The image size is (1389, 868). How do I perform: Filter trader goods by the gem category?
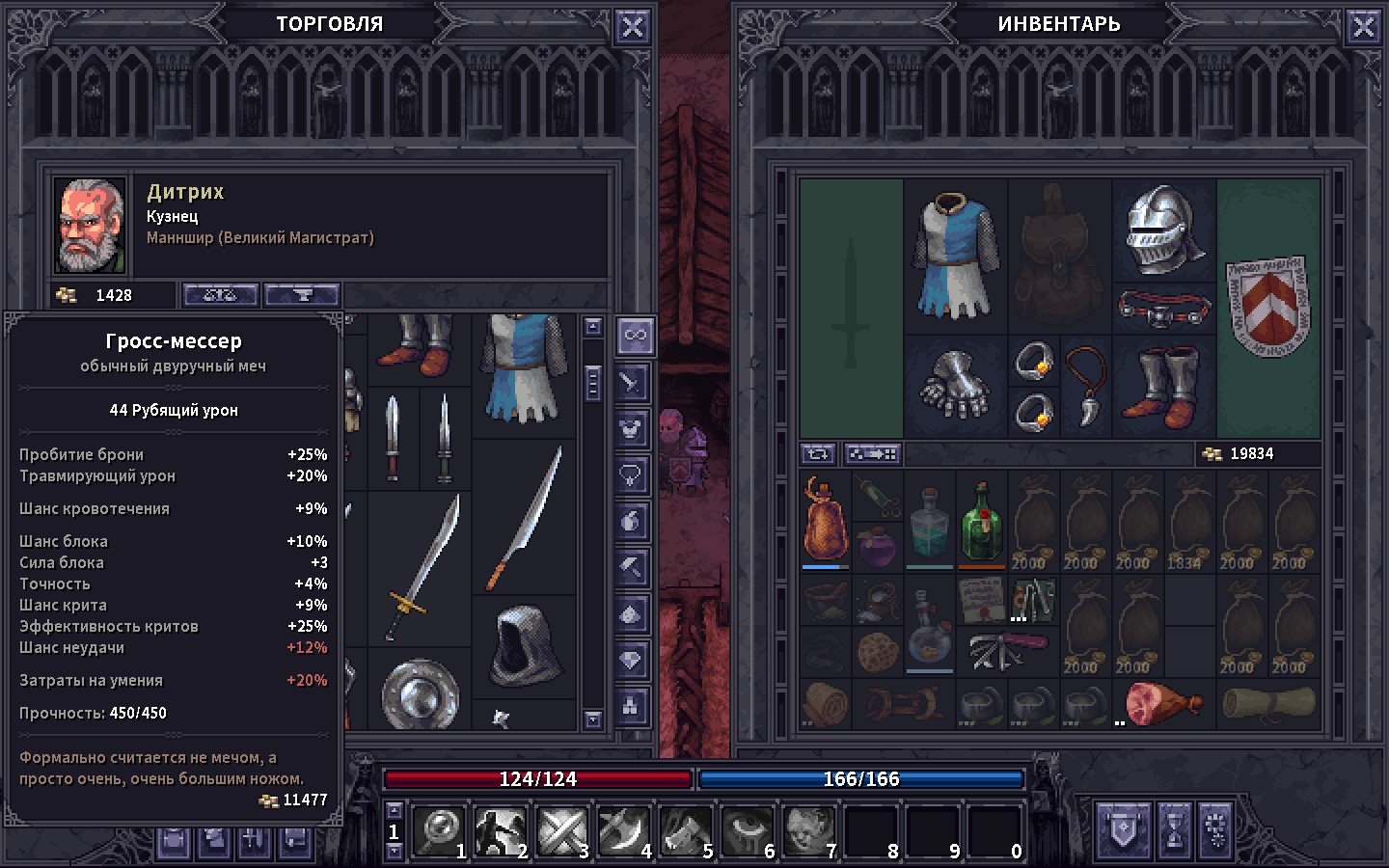click(632, 660)
